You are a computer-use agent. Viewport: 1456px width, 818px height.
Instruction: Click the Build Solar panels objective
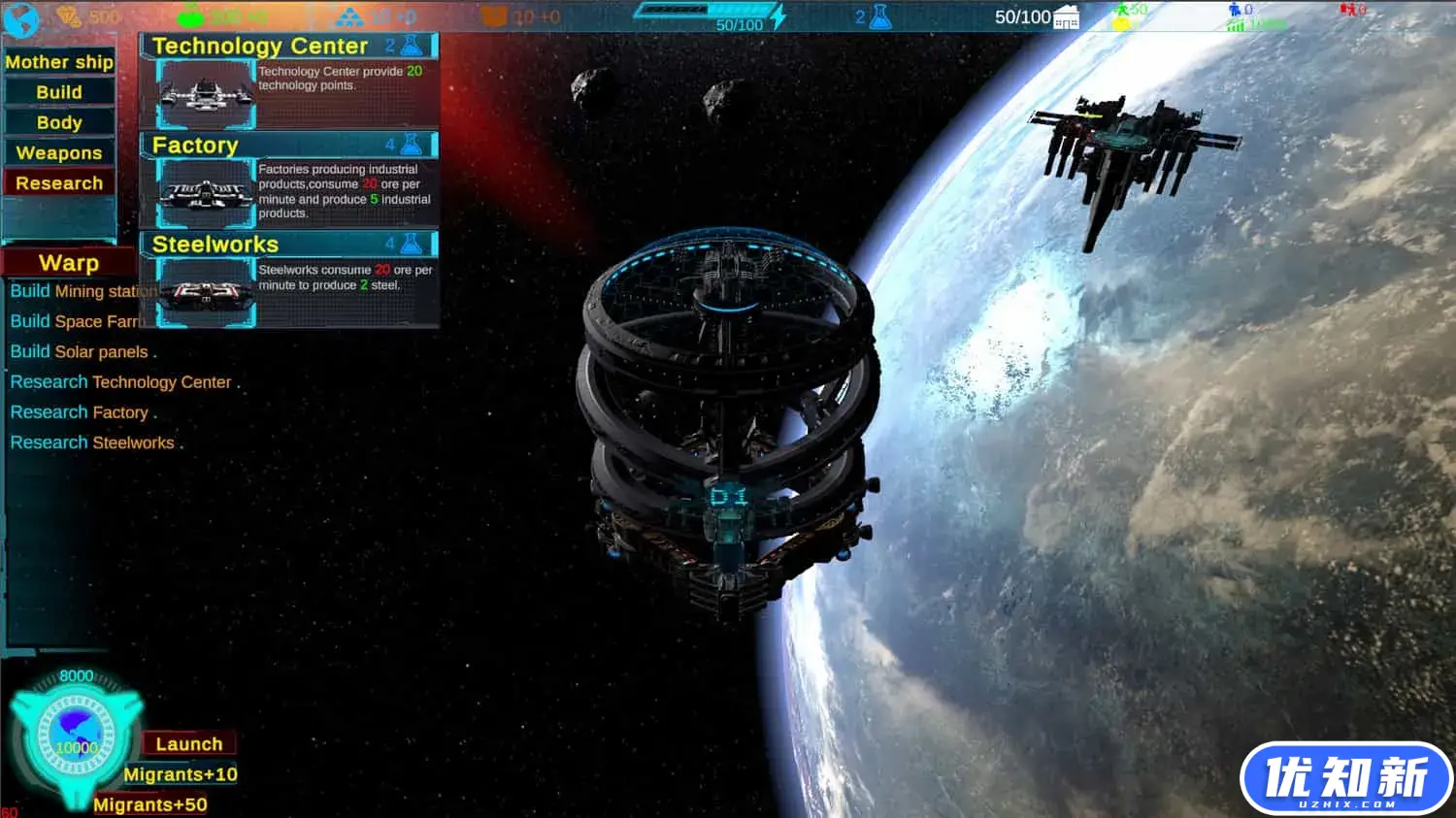coord(80,352)
